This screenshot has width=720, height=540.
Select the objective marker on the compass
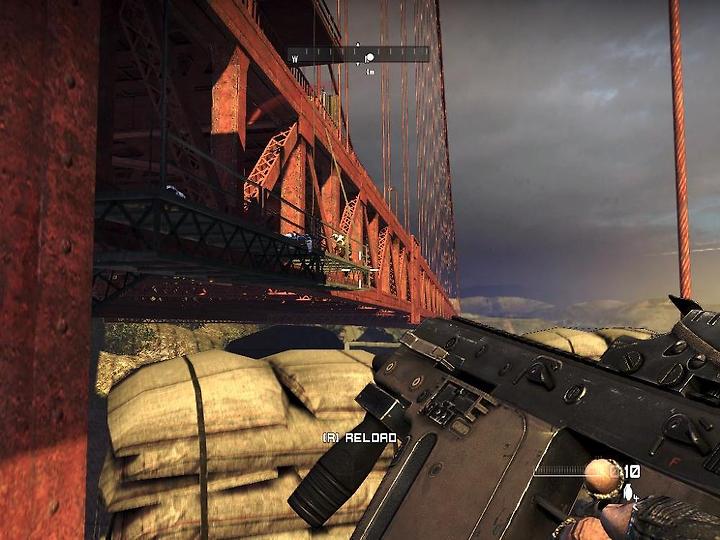(369, 58)
